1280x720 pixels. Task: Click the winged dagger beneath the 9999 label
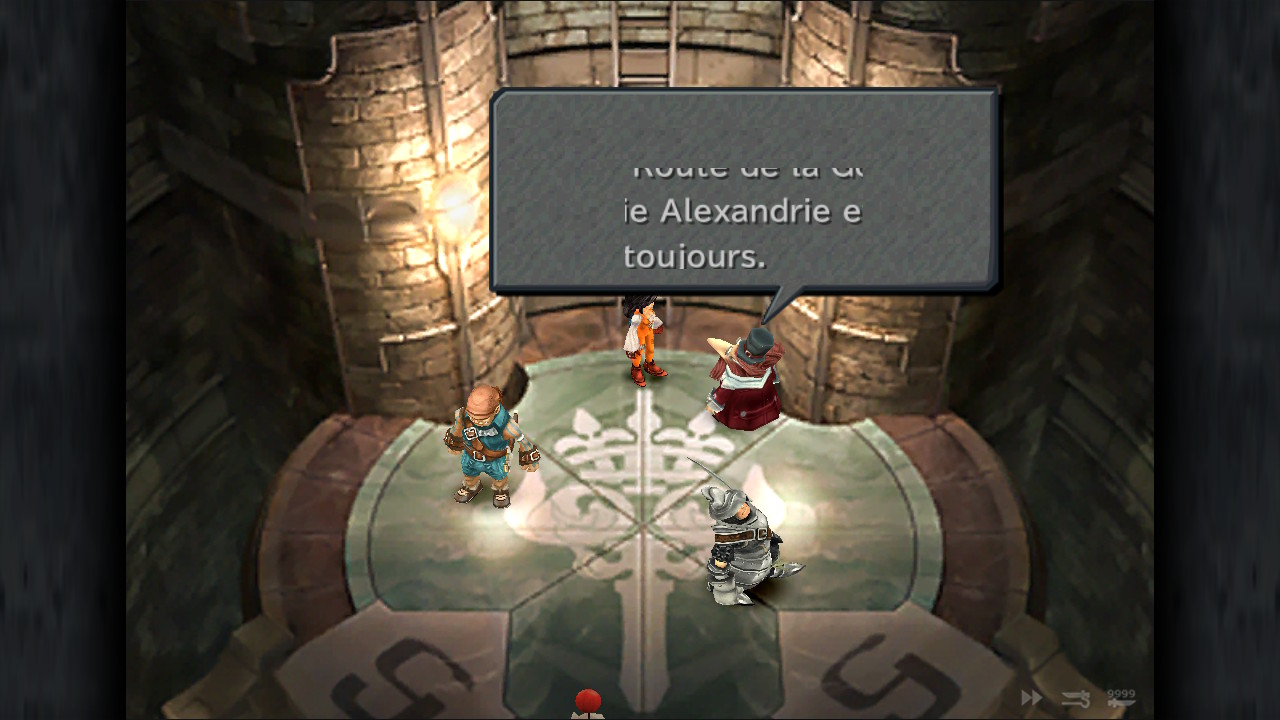click(x=1118, y=703)
